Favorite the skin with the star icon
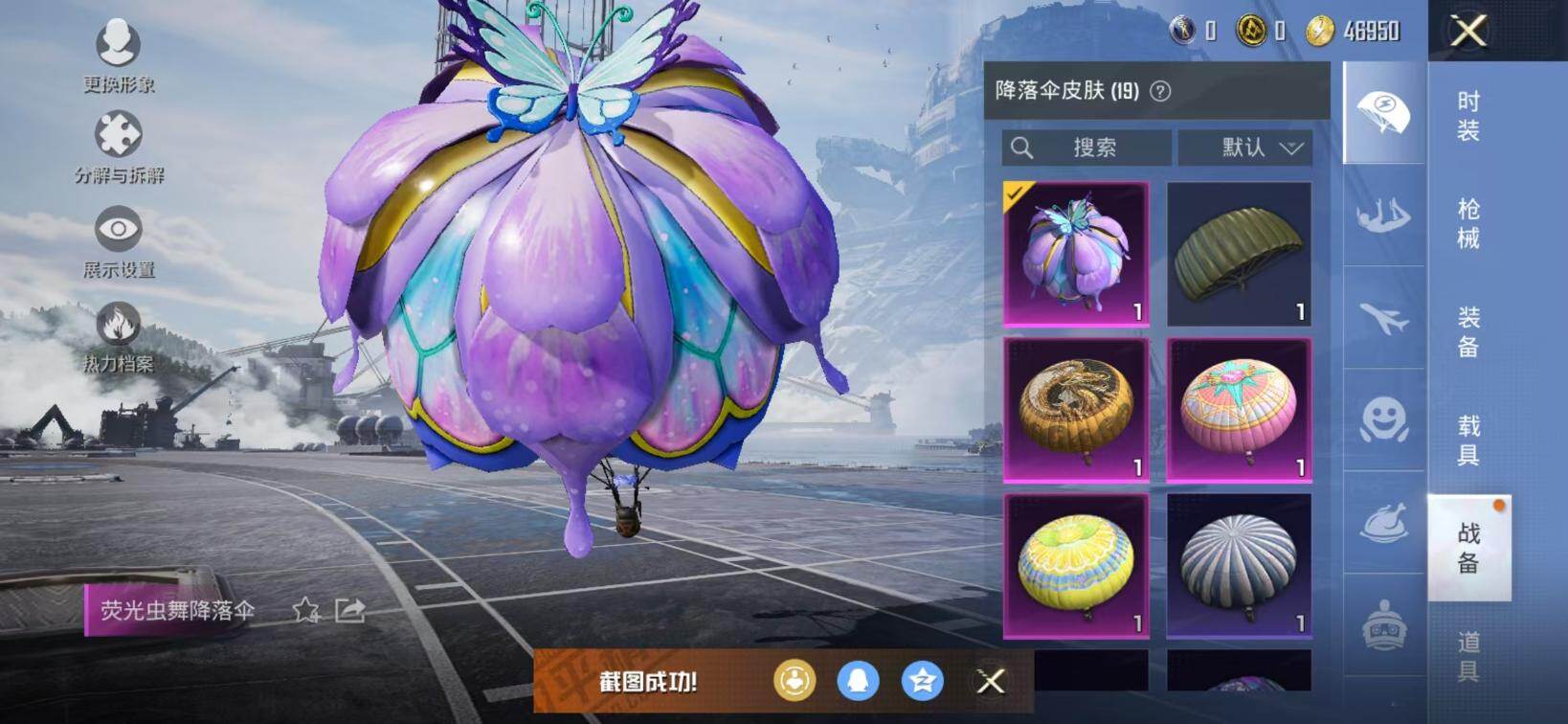 pyautogui.click(x=305, y=610)
